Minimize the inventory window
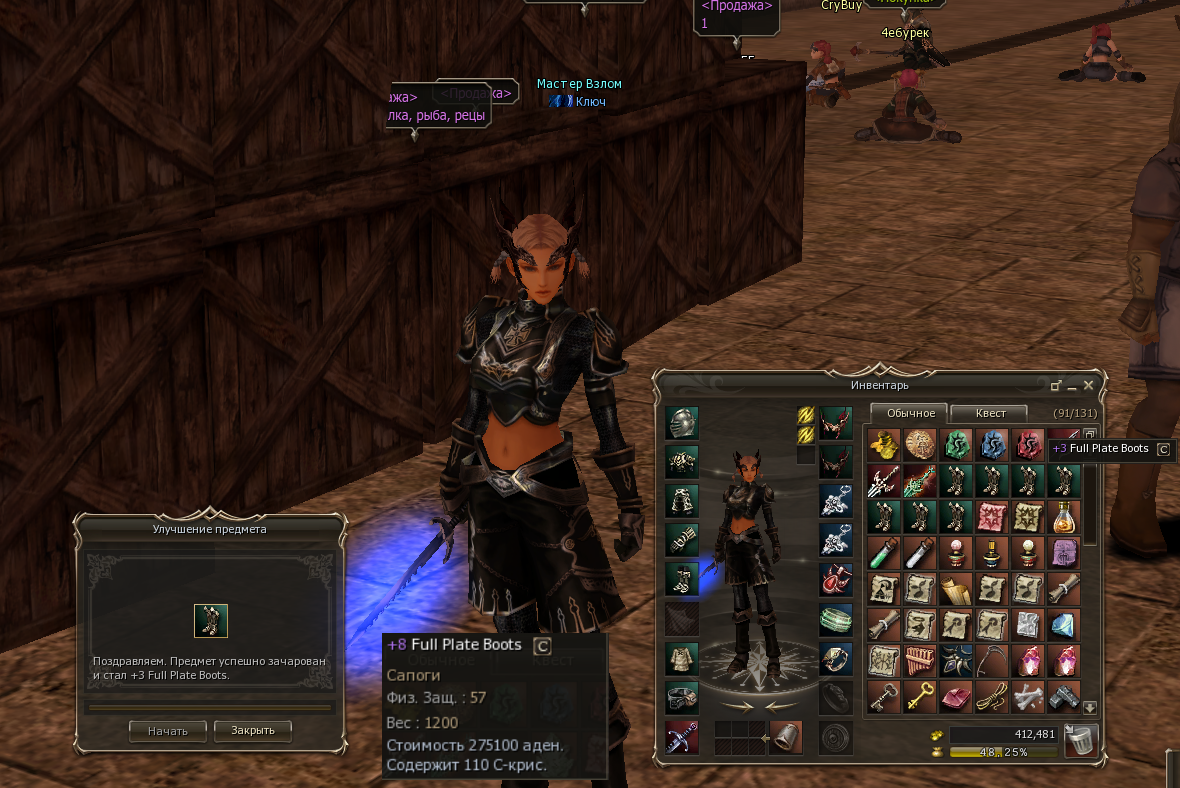 (1072, 386)
